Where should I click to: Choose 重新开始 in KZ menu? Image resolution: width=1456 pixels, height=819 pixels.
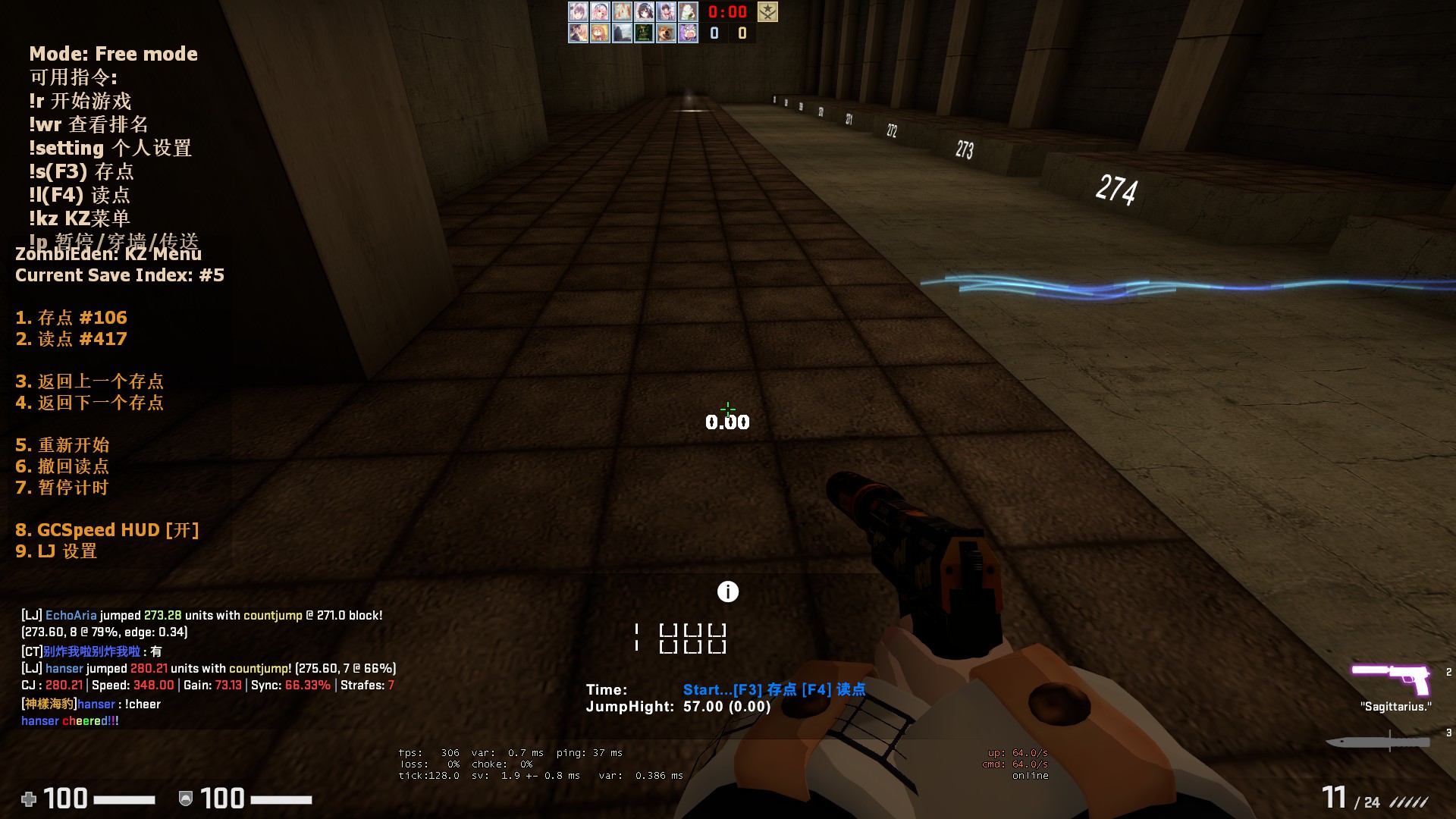[x=62, y=445]
